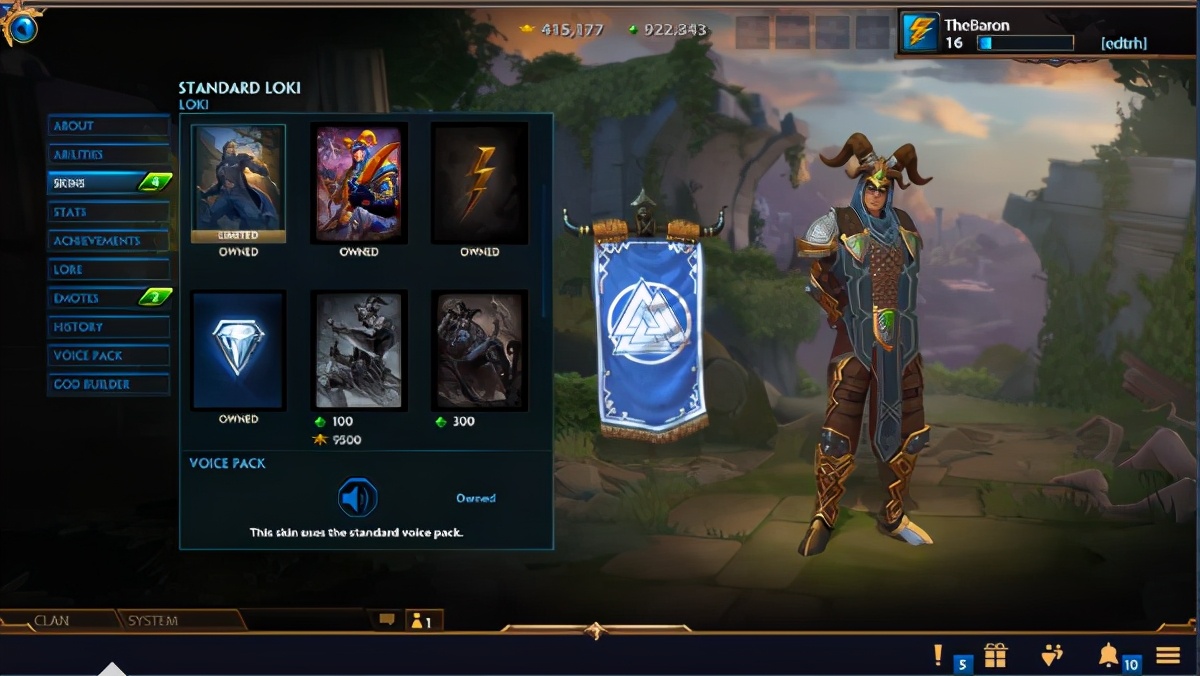The width and height of the screenshot is (1200, 676).
Task: Open the God Builder
Action: pyautogui.click(x=108, y=384)
